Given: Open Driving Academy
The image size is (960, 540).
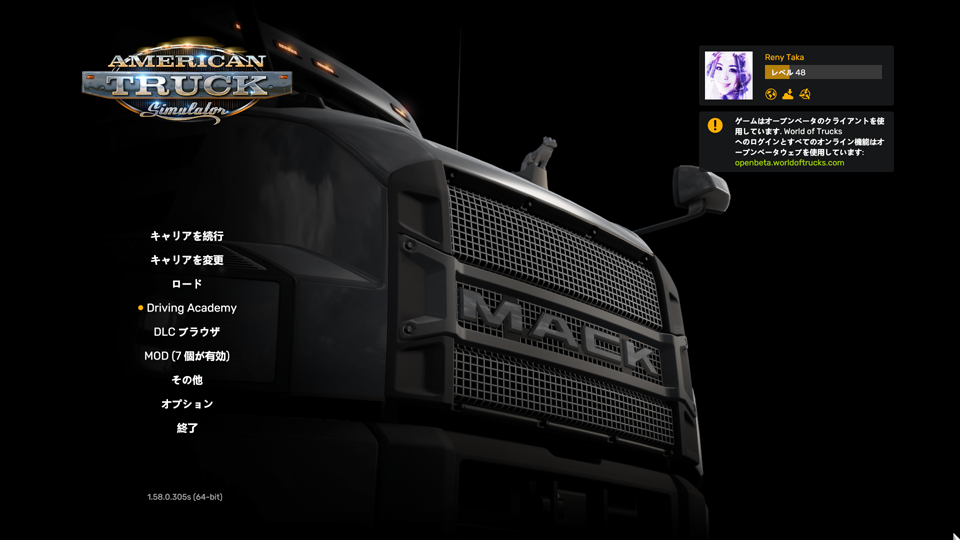Looking at the screenshot, I should point(191,308).
